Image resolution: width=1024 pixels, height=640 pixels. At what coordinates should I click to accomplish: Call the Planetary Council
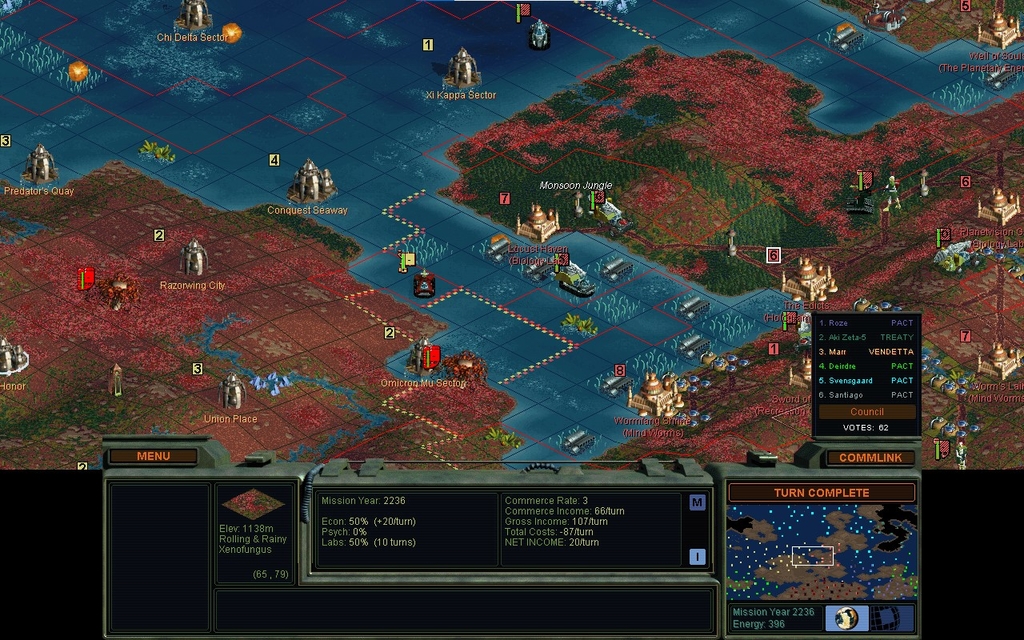click(x=866, y=411)
